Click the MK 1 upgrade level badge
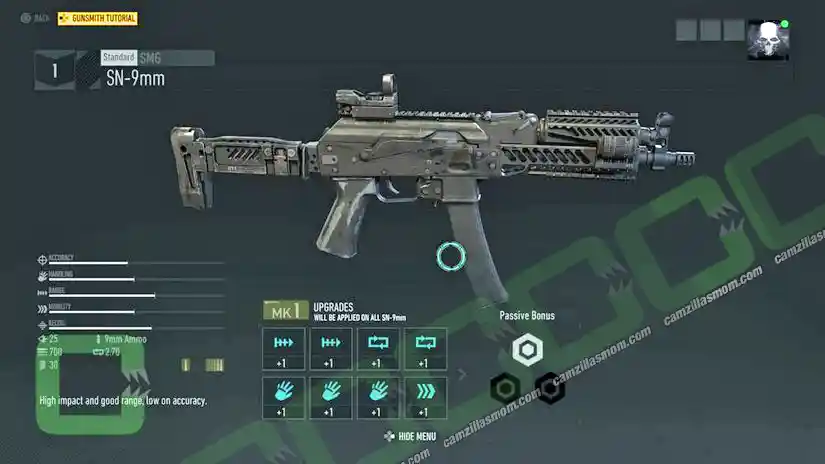Image resolution: width=825 pixels, height=464 pixels. [x=283, y=312]
